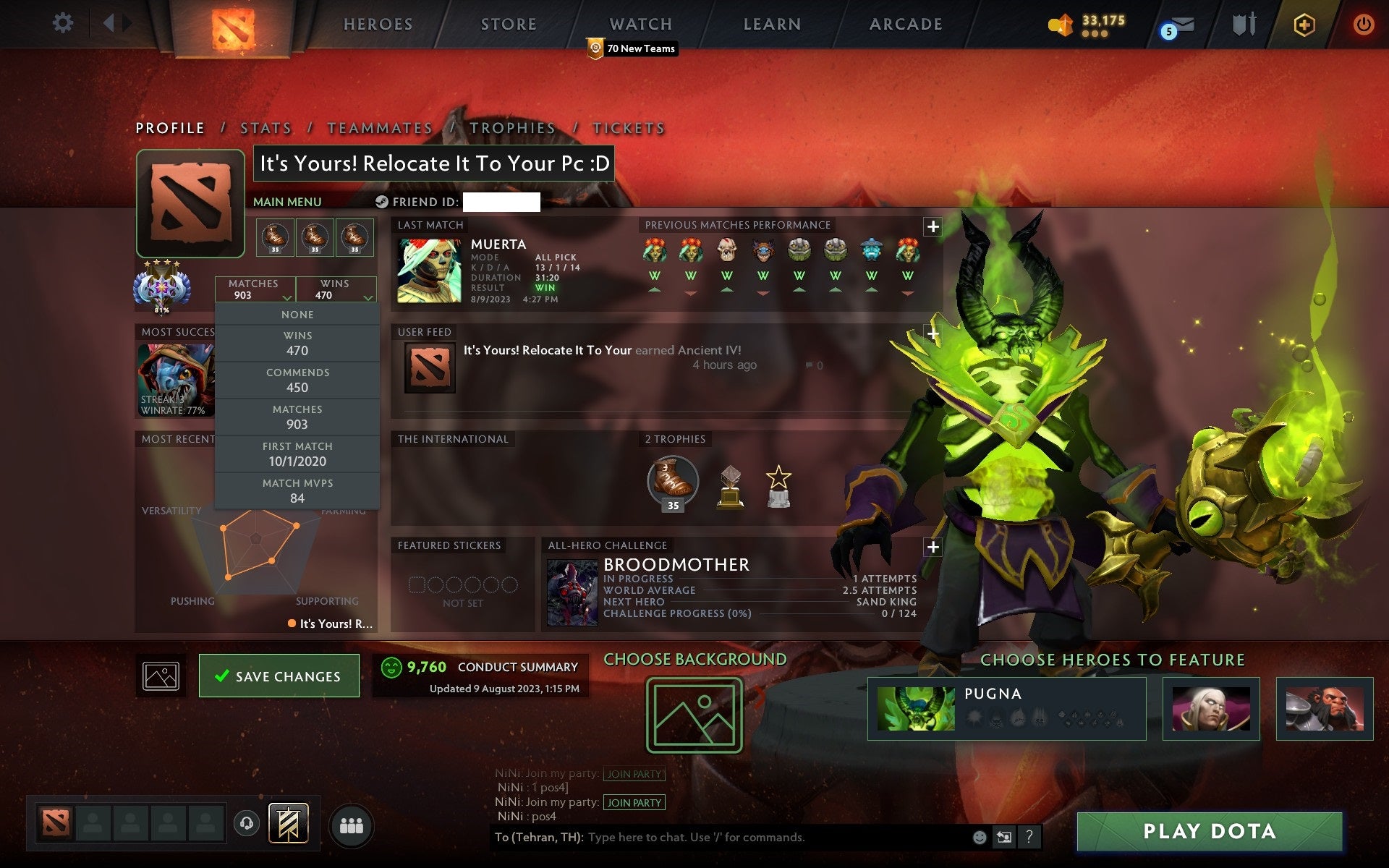Switch to the STATS tab
1389x868 pixels.
pyautogui.click(x=265, y=127)
